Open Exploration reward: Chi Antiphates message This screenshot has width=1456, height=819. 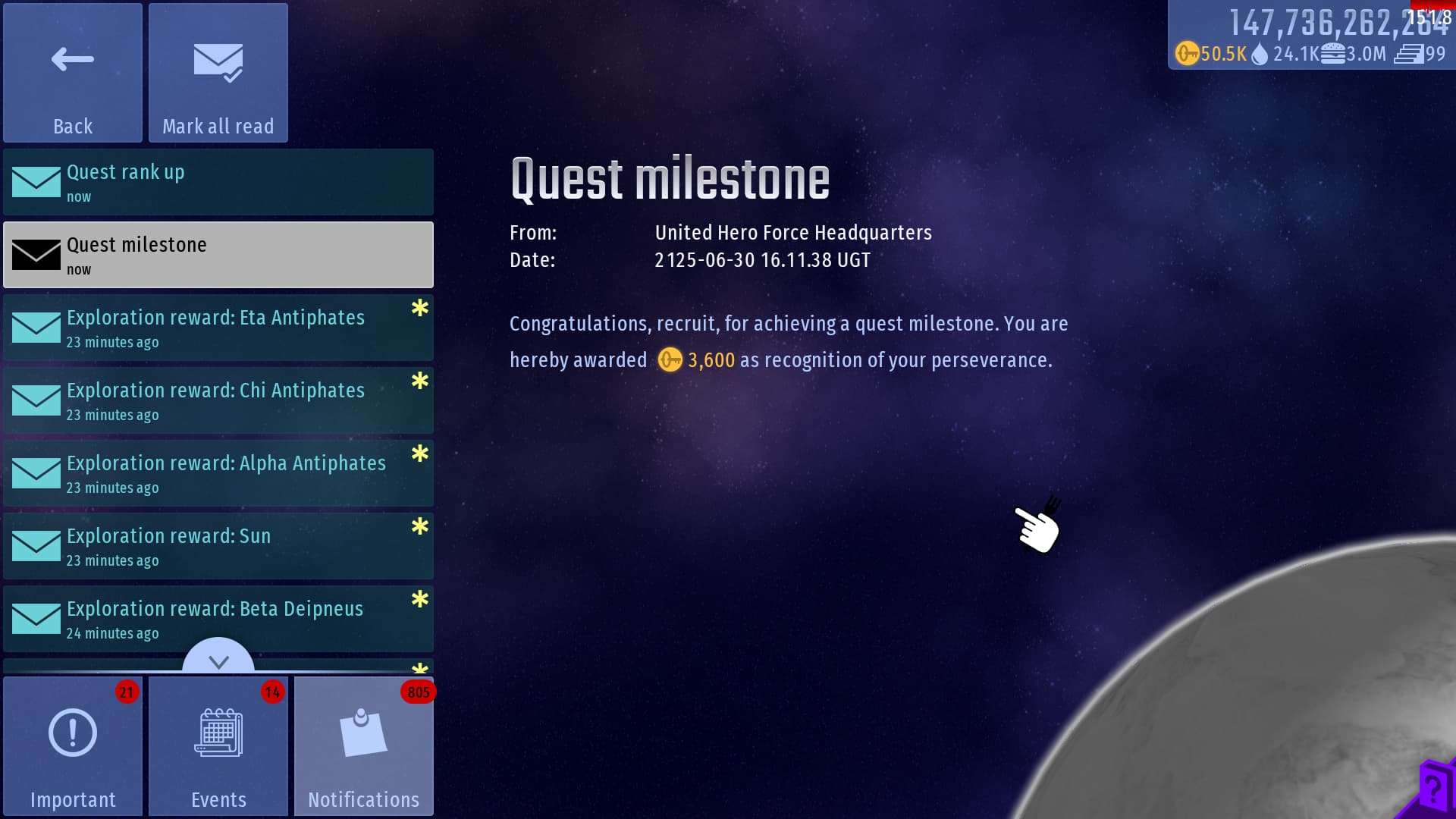click(218, 400)
